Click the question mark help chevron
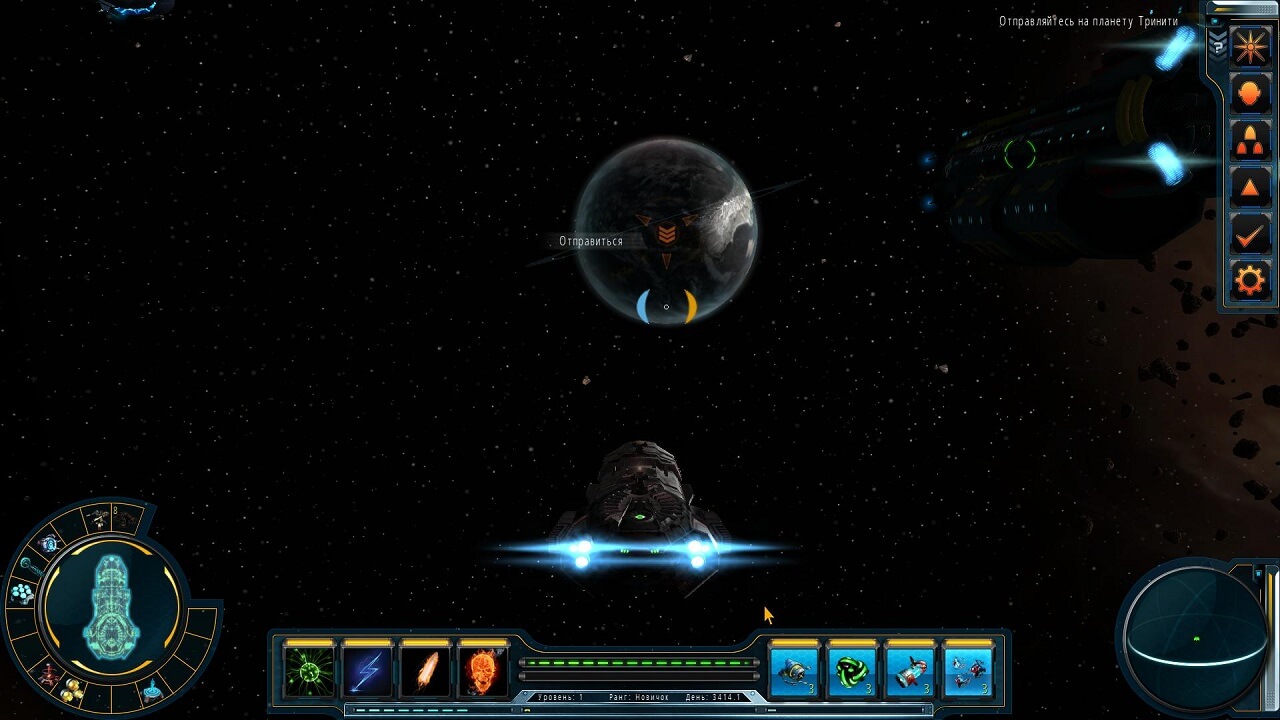 tap(1217, 43)
